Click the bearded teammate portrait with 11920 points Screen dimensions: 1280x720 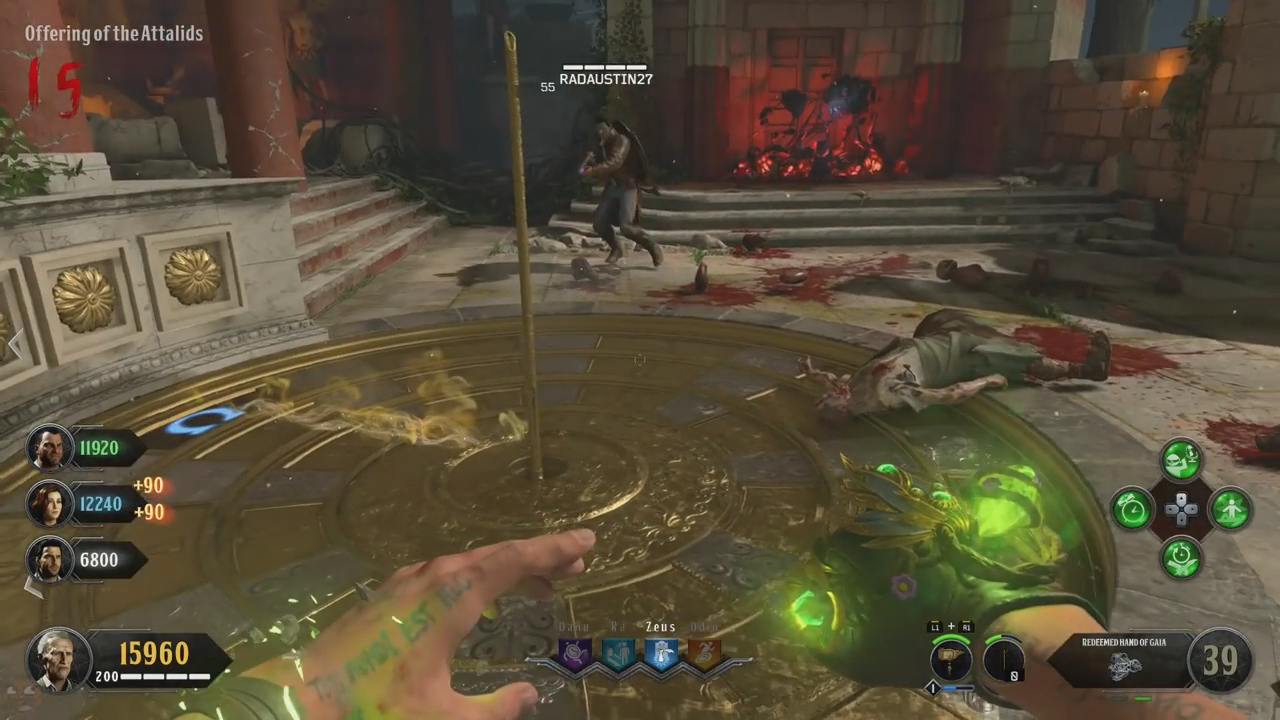point(48,447)
